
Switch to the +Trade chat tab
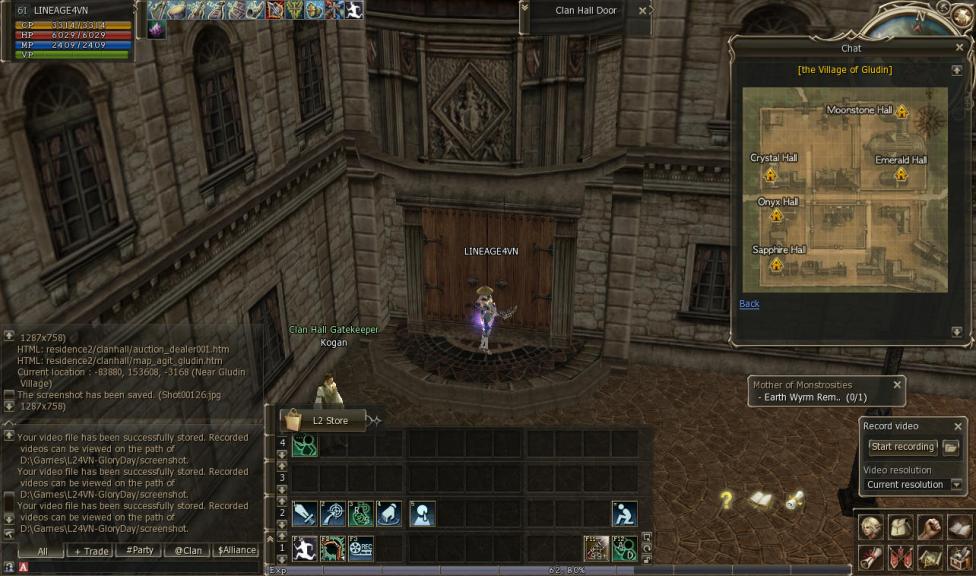point(90,551)
